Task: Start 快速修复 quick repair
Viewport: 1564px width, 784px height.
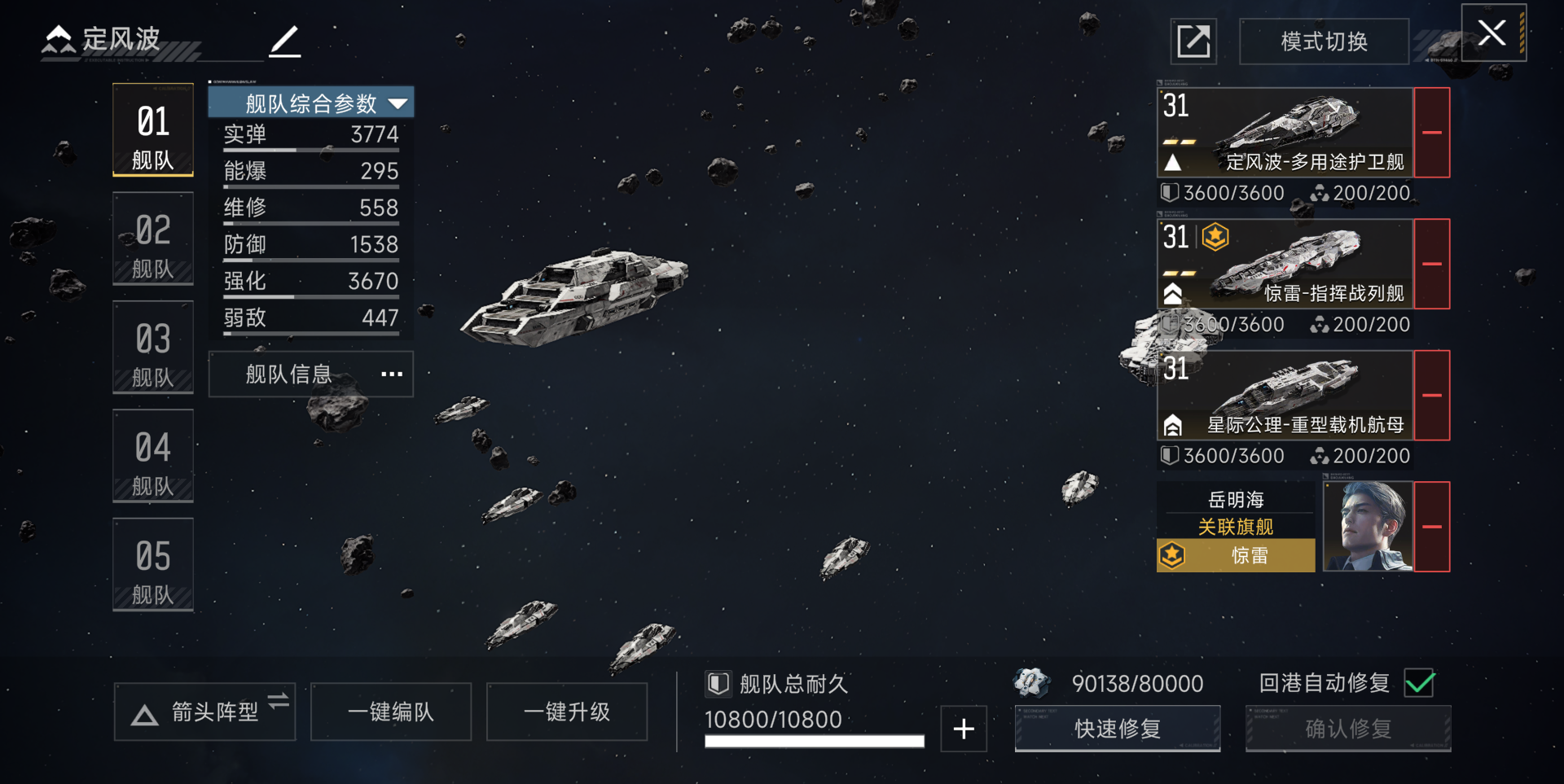Action: click(1117, 729)
